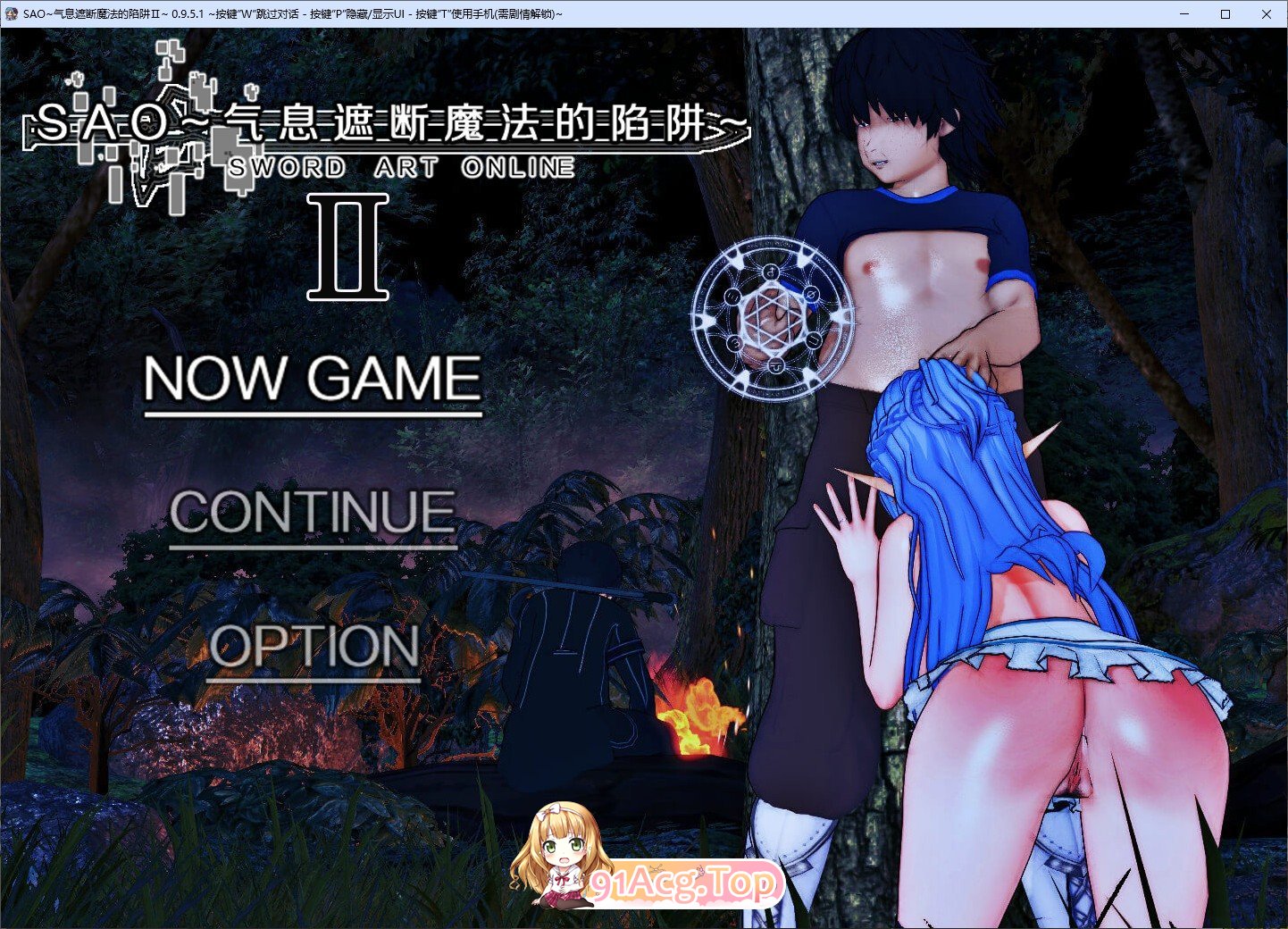Viewport: 1288px width, 929px height.
Task: Close the game window
Action: click(x=1267, y=13)
